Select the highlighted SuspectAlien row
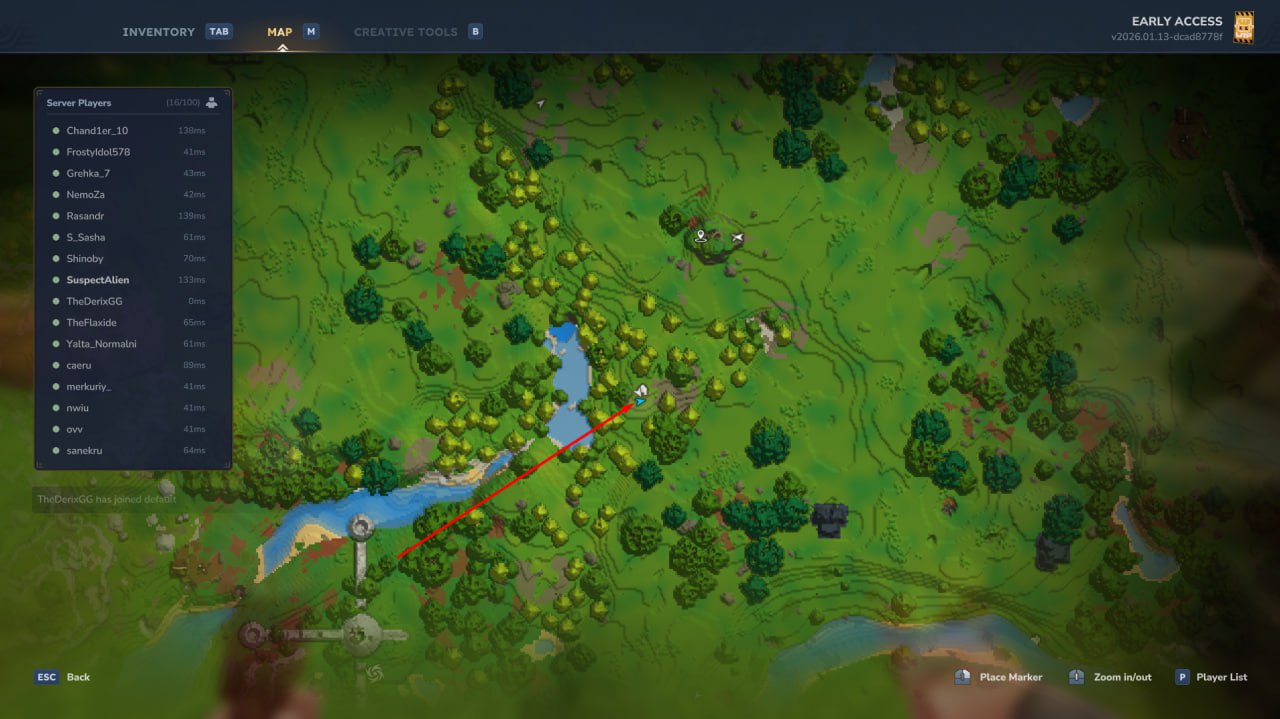Screen dimensions: 1280x719 97,280
